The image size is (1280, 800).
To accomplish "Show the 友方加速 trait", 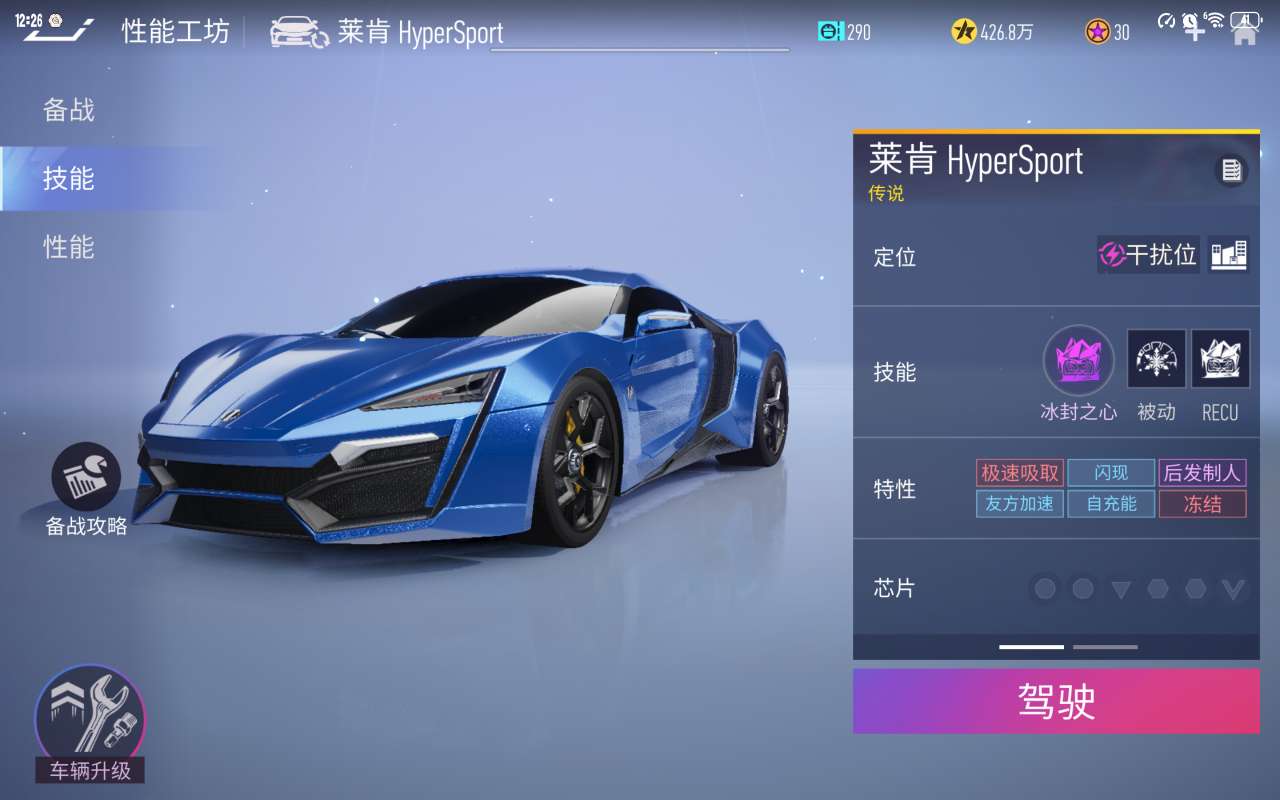I will click(1019, 504).
